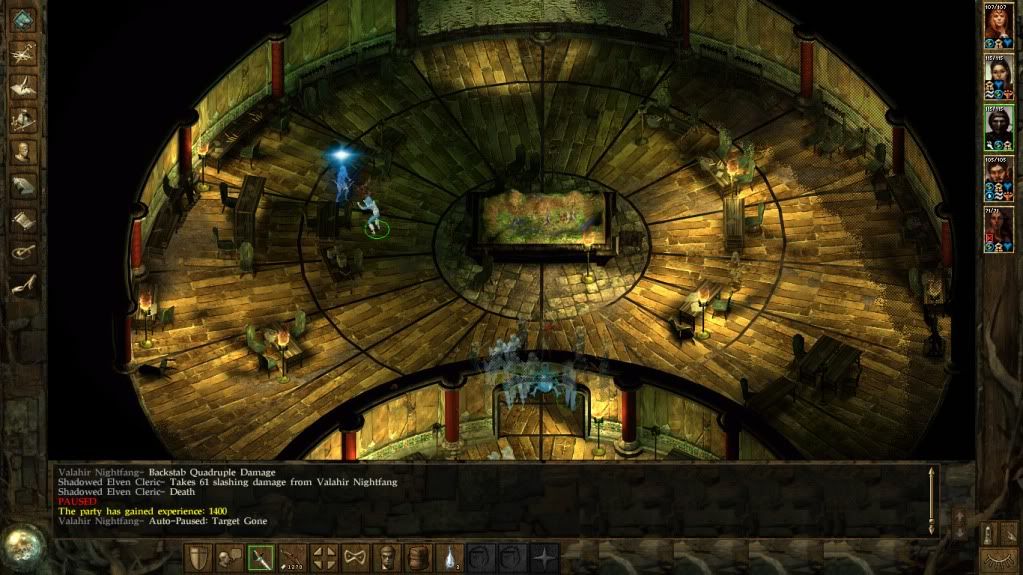Equip the dagger weapon slot
The width and height of the screenshot is (1023, 575).
click(261, 558)
